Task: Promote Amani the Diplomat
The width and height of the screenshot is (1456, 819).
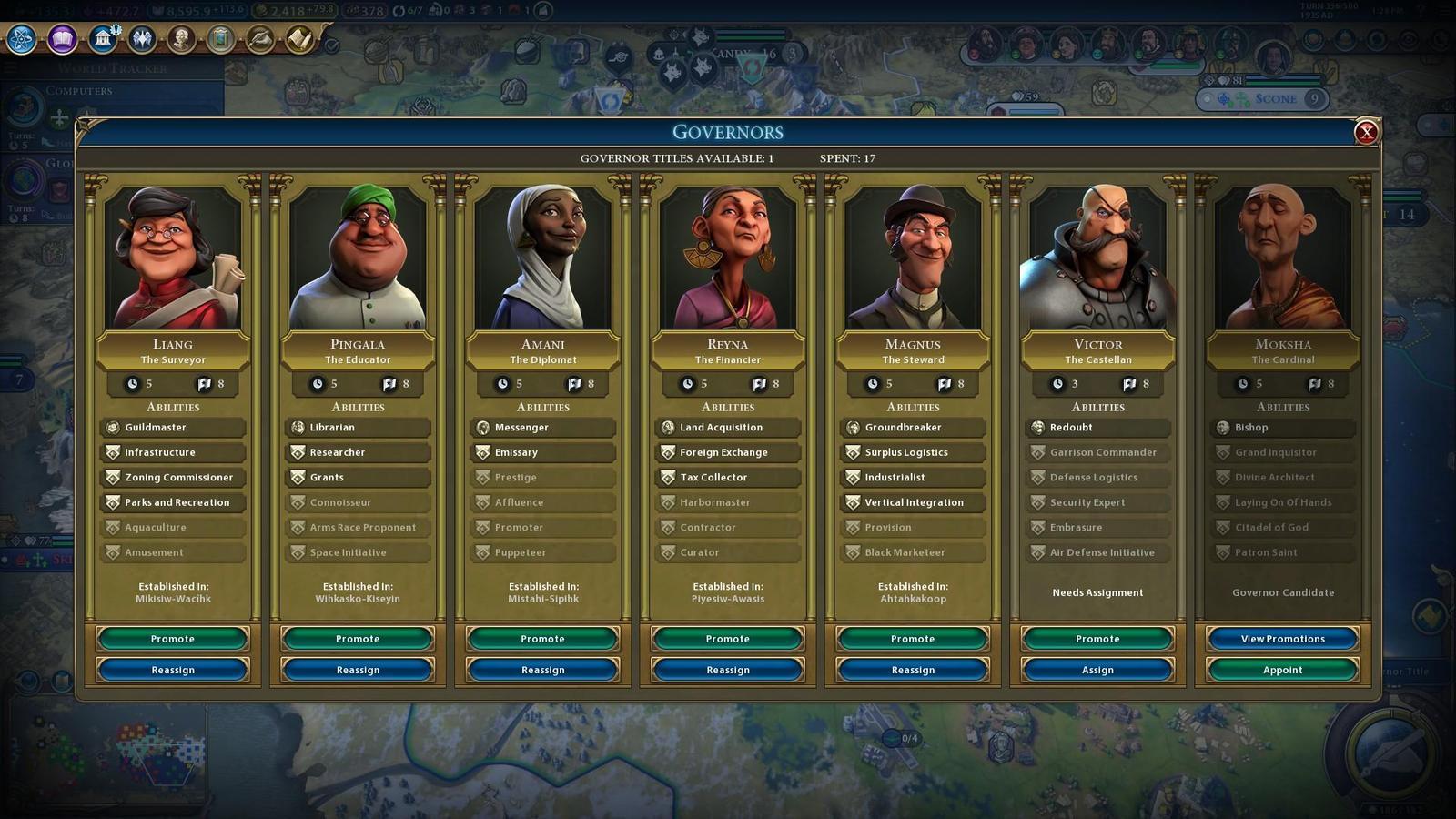Action: (x=542, y=639)
